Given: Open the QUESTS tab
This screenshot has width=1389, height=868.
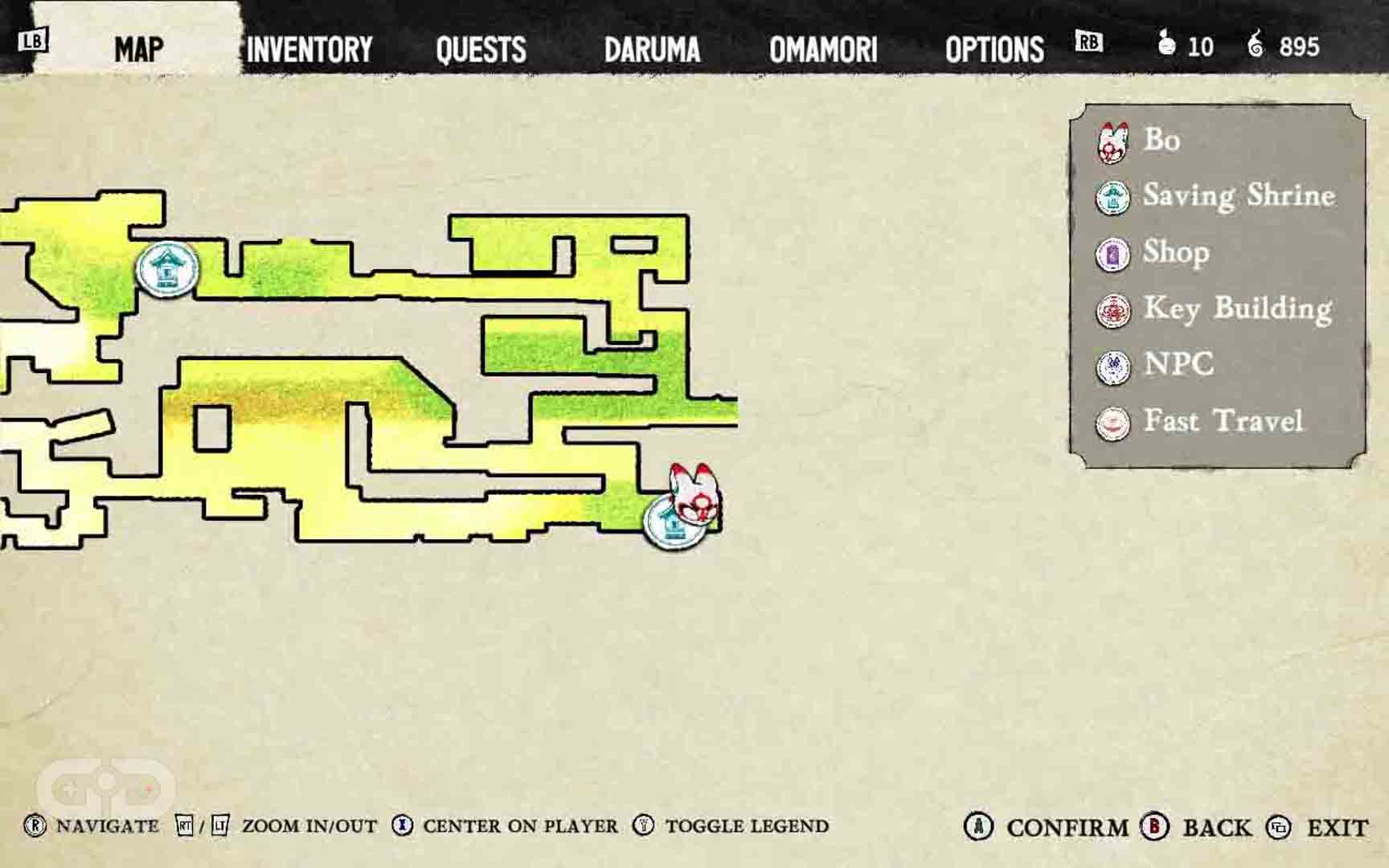Looking at the screenshot, I should [480, 50].
